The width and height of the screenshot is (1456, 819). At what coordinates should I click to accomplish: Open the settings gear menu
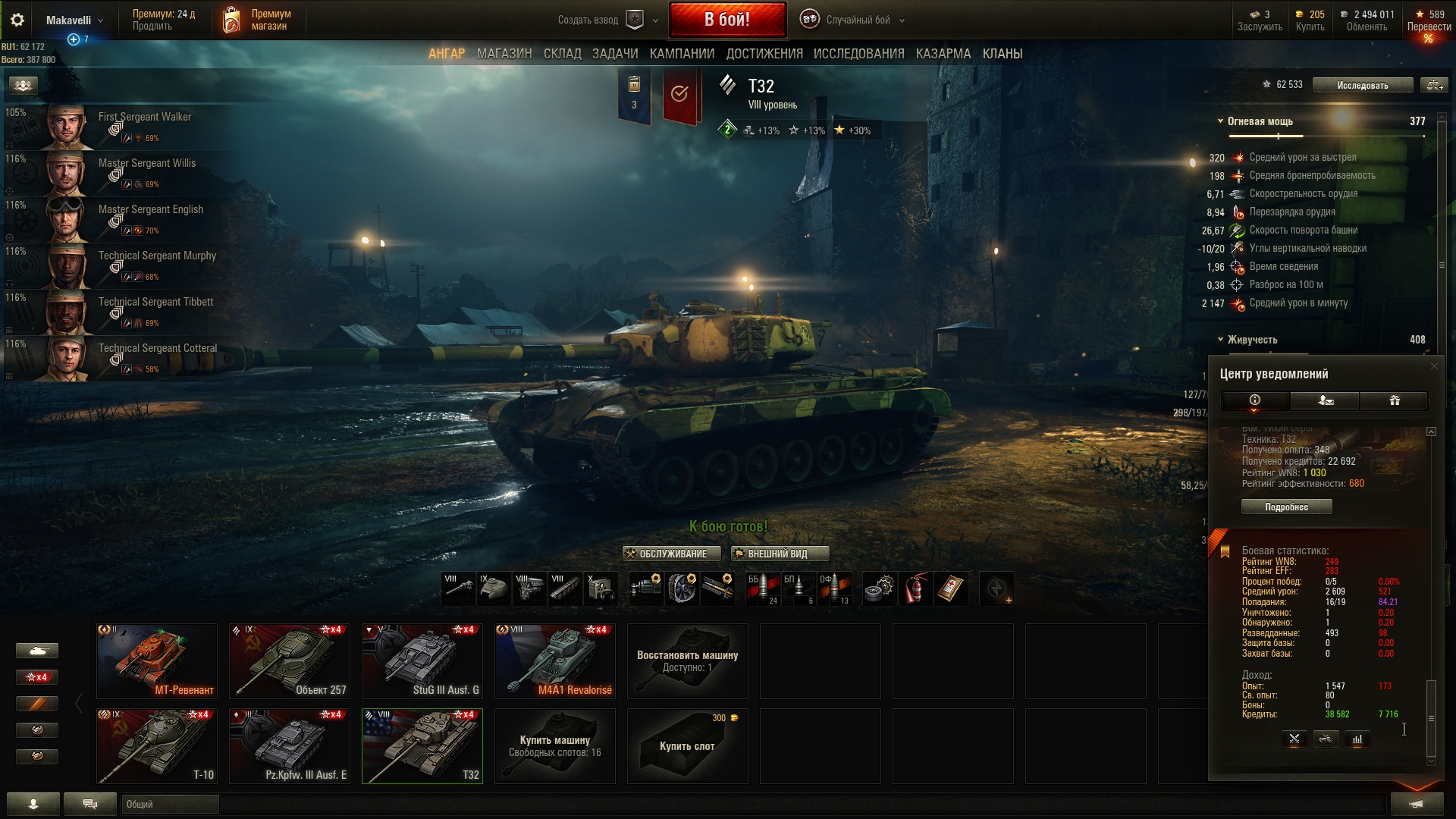(x=17, y=20)
